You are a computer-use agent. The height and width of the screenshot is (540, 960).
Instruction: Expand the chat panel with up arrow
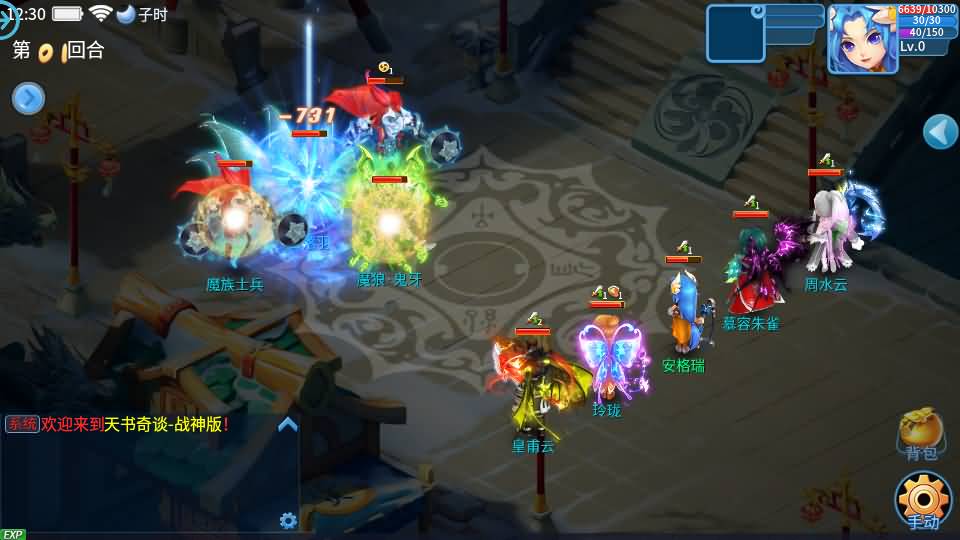coord(287,424)
